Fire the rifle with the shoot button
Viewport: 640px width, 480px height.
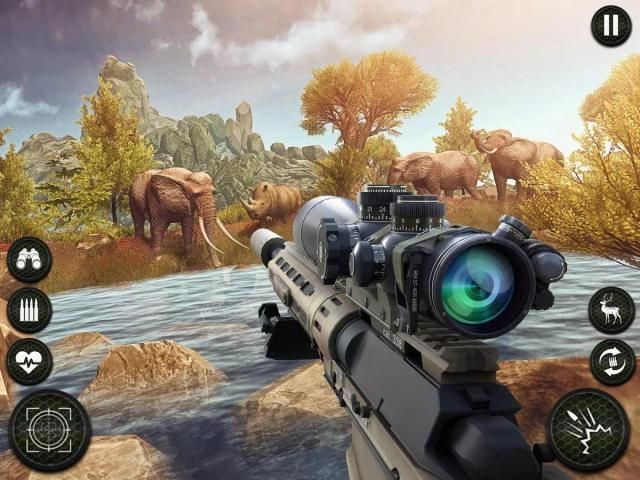[x=590, y=430]
